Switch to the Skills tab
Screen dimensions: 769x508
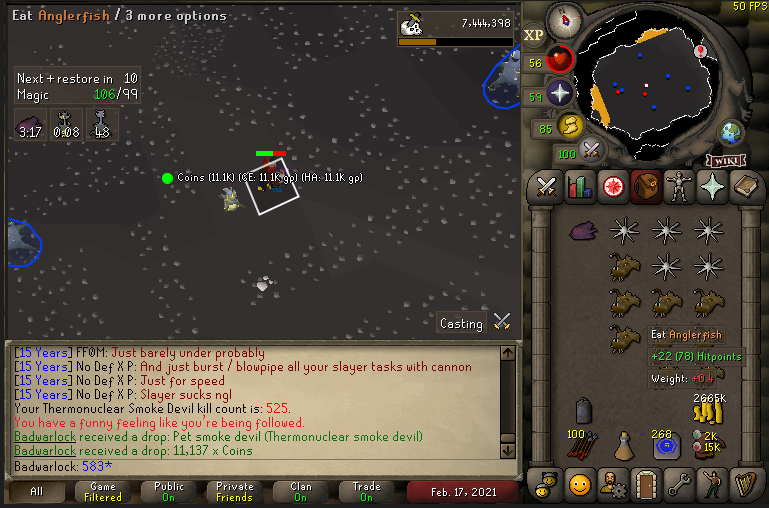click(x=580, y=186)
